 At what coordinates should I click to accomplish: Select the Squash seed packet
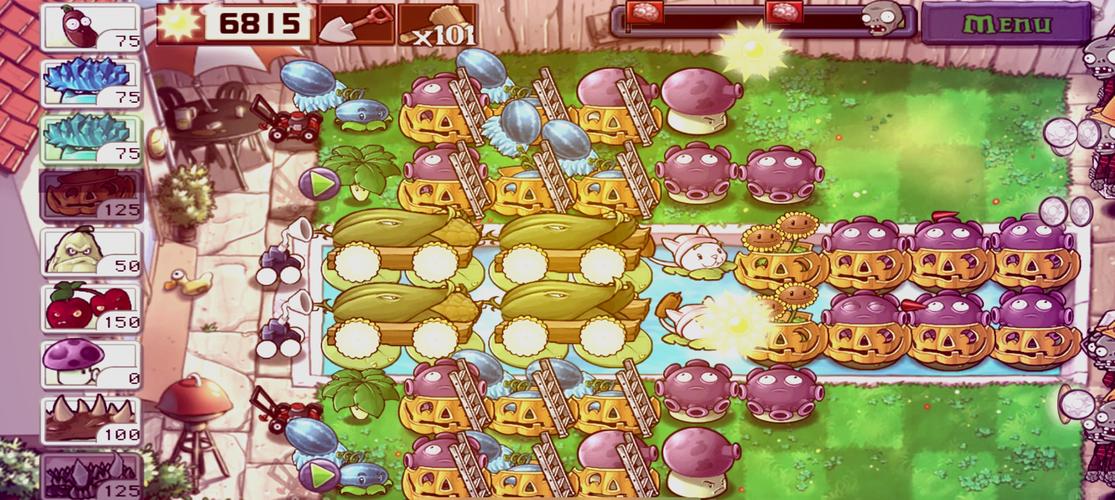[x=91, y=251]
